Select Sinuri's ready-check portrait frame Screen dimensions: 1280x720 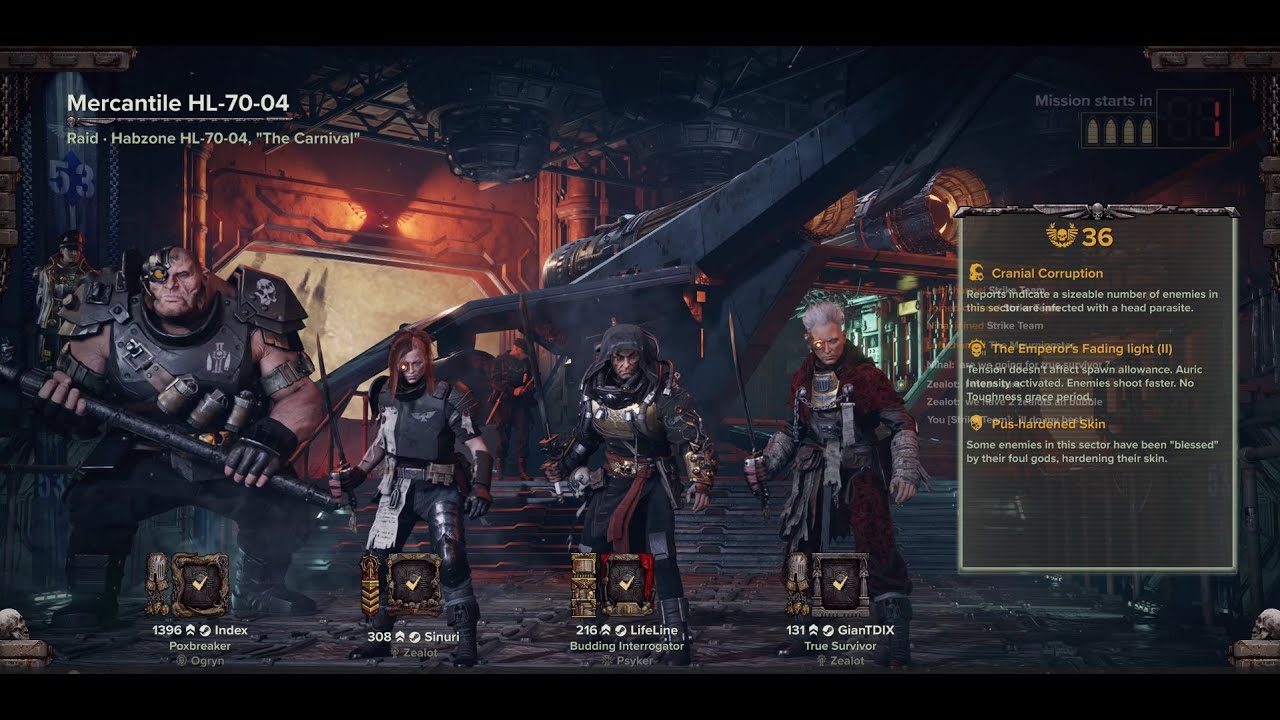[x=414, y=584]
